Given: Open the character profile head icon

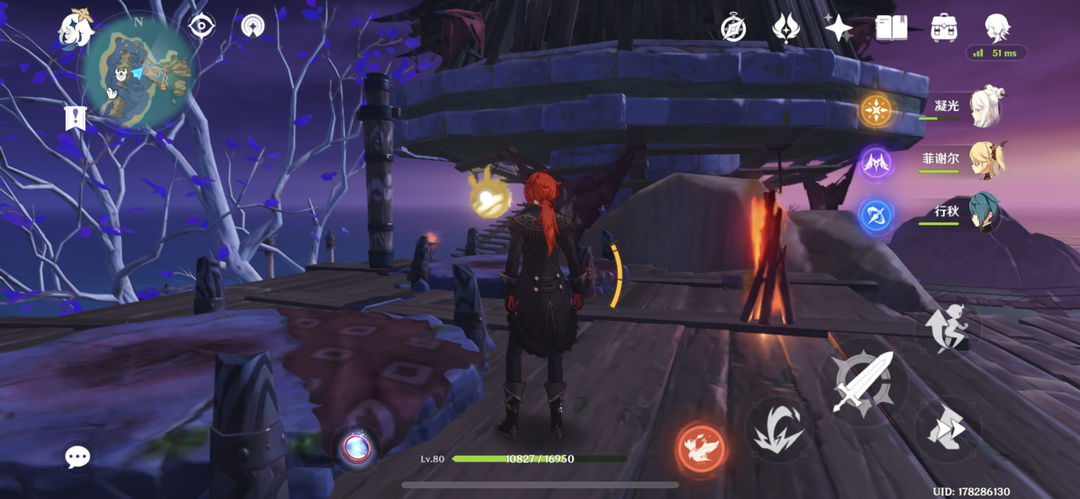Looking at the screenshot, I should (x=996, y=27).
